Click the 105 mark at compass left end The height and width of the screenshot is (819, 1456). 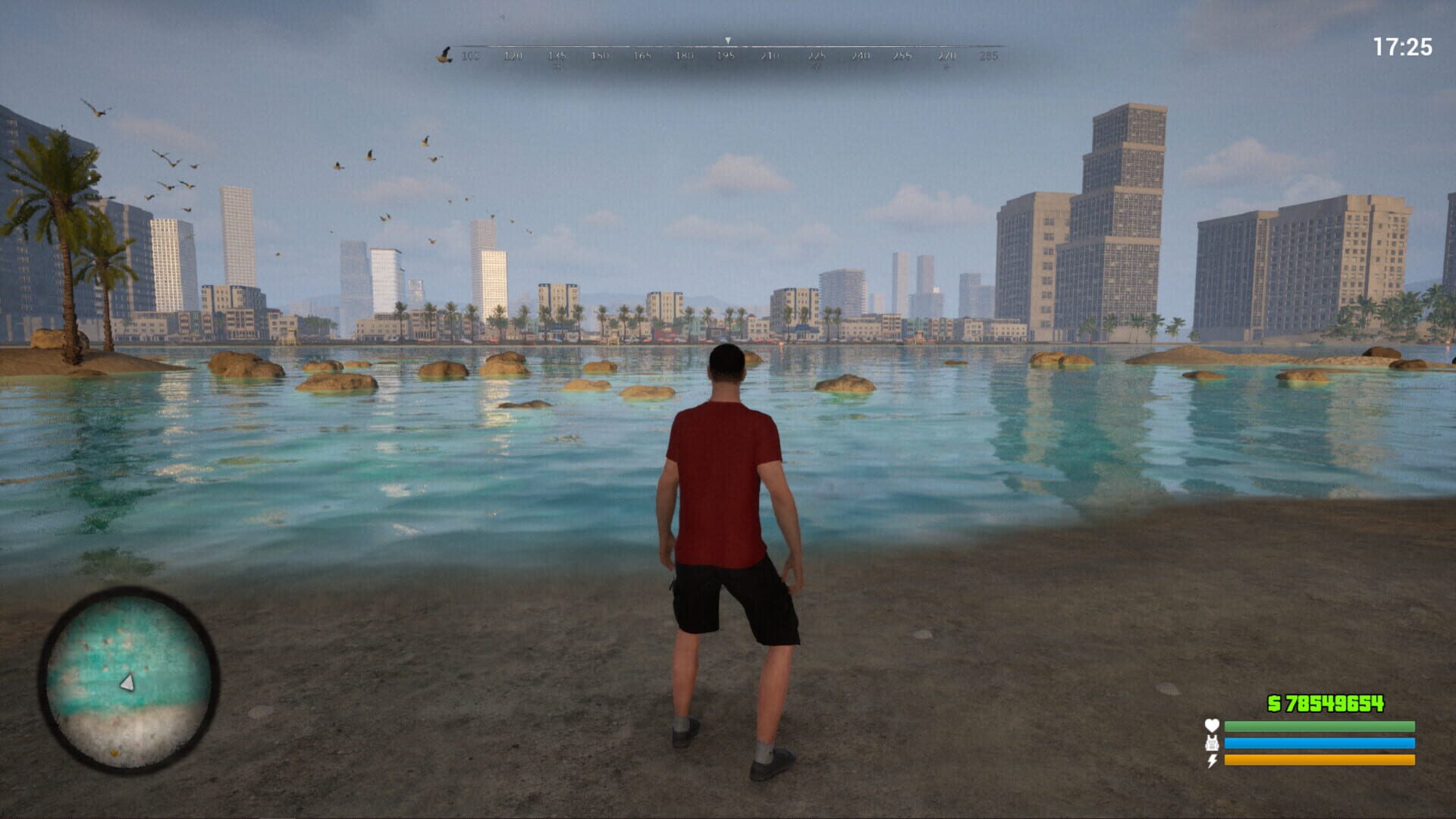(470, 57)
